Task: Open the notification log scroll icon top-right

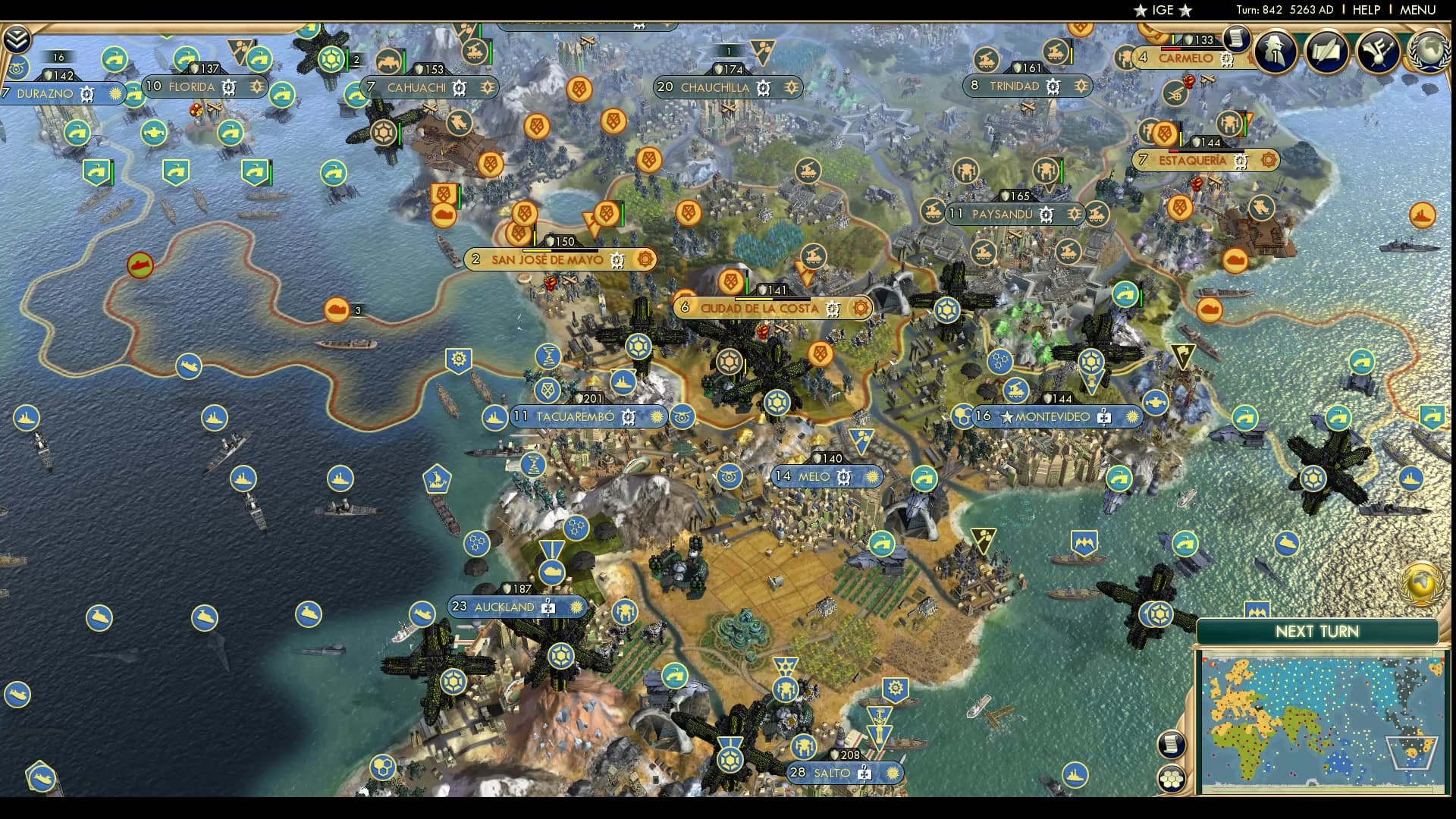Action: click(x=1236, y=39)
